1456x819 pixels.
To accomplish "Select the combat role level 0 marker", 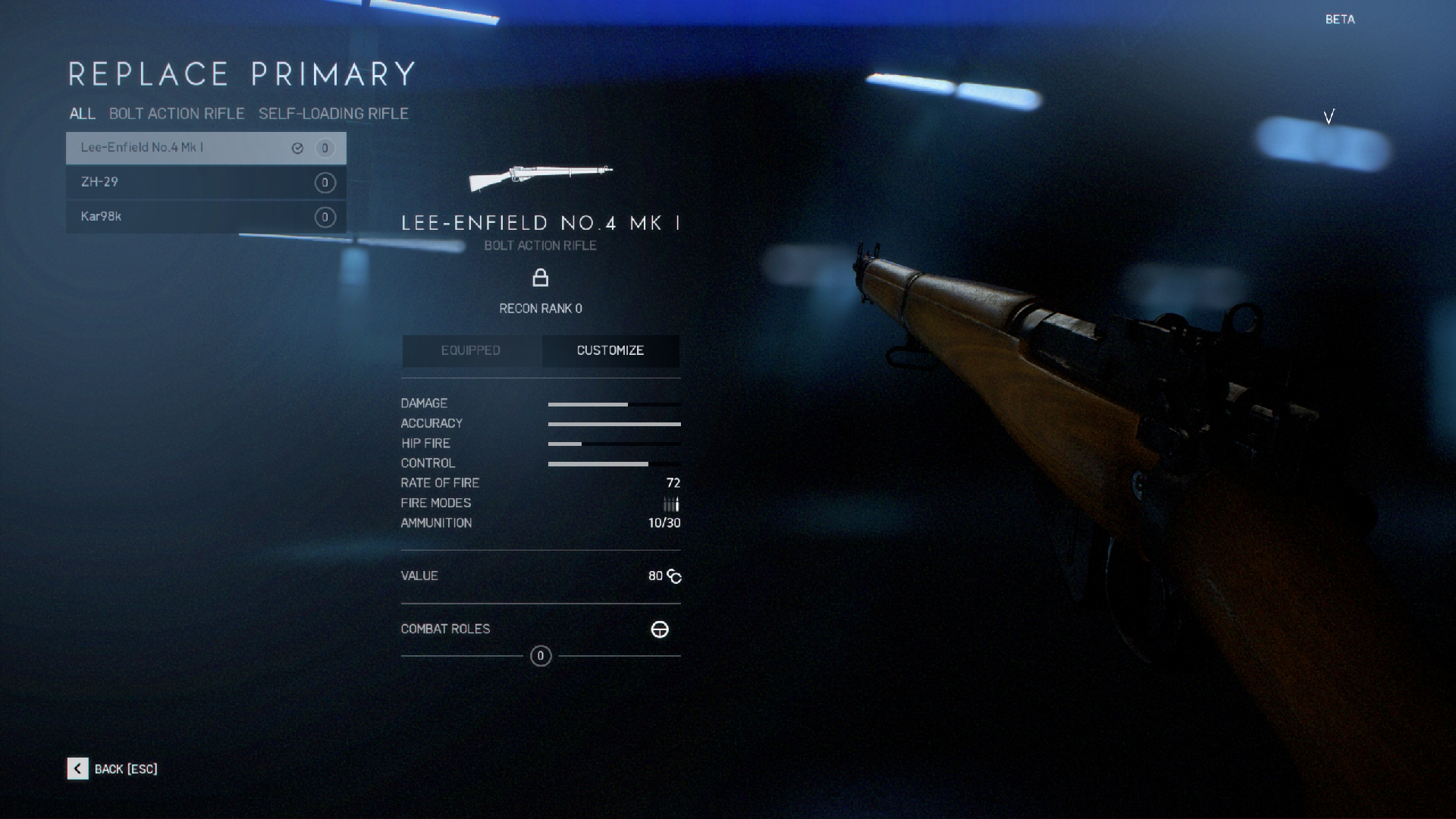I will [541, 656].
